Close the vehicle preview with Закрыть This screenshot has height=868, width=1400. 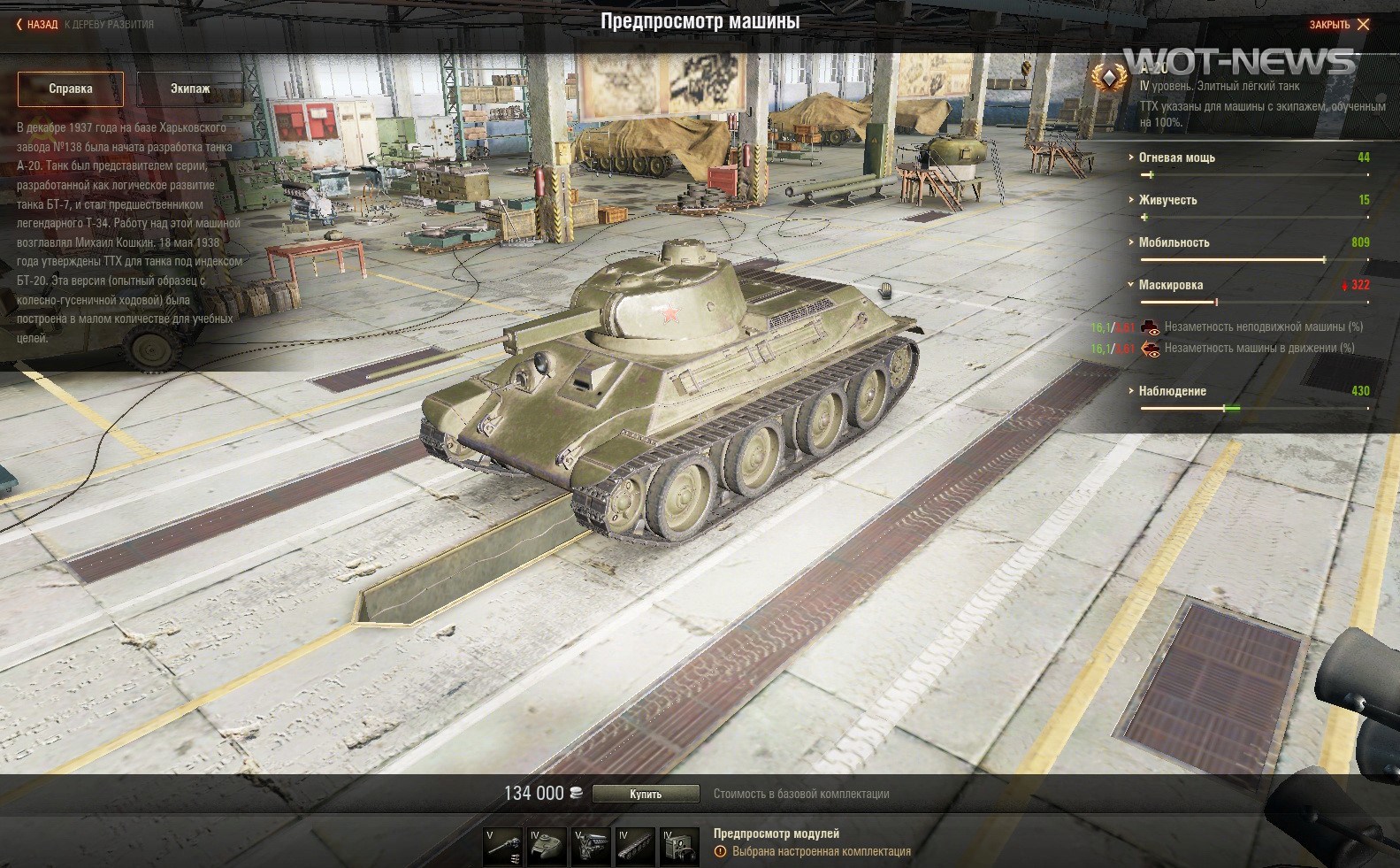1339,25
